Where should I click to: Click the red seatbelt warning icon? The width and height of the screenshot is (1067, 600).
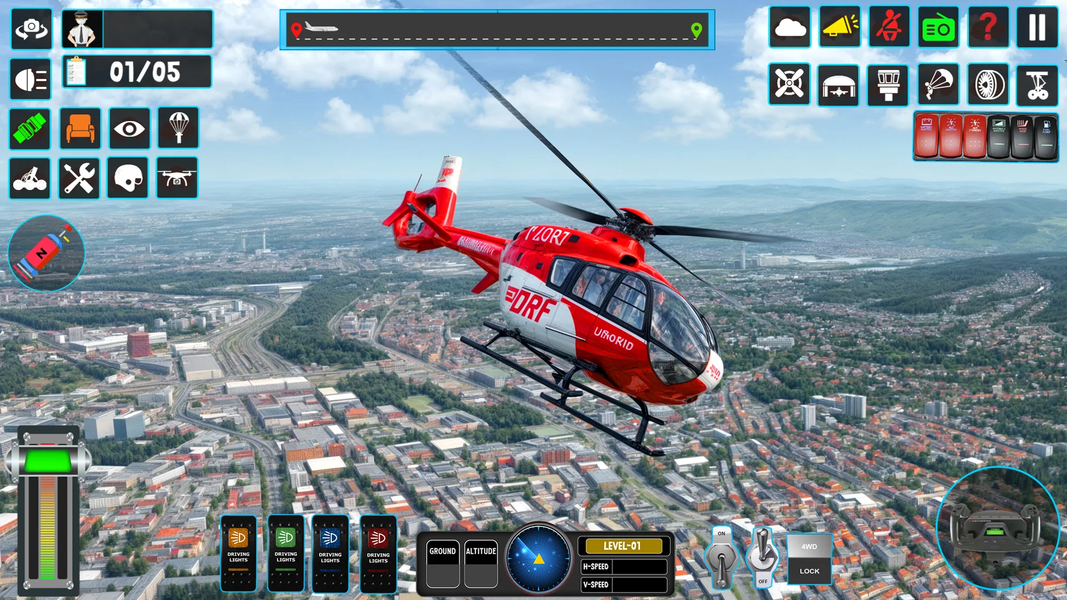click(x=889, y=27)
